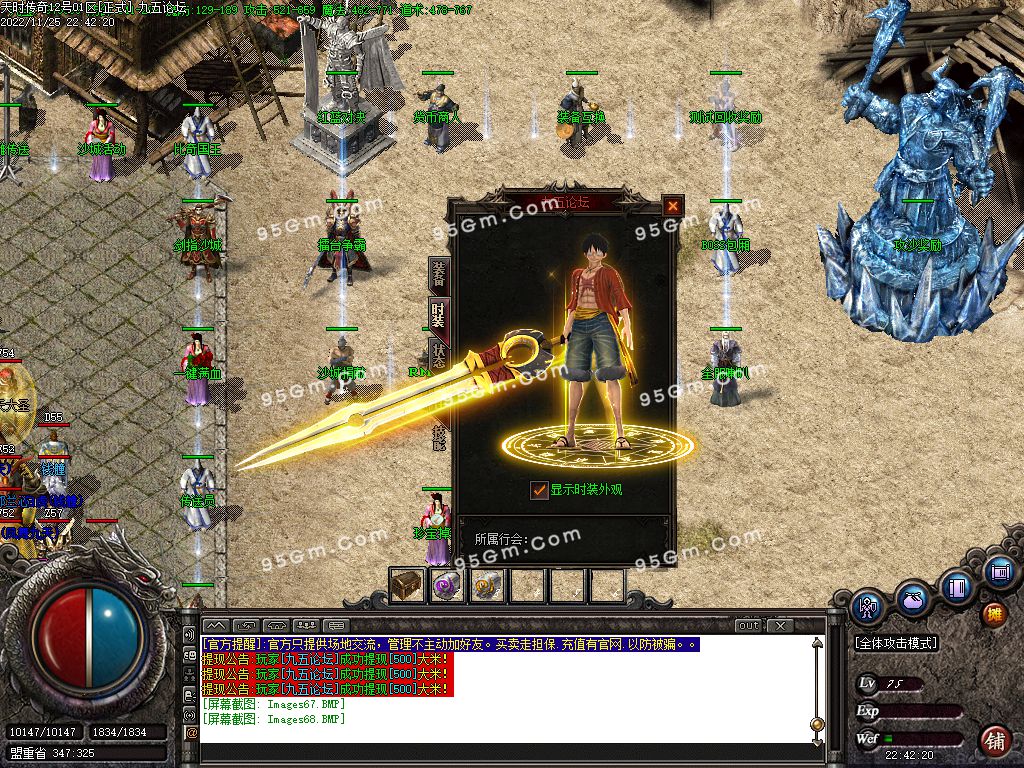Open the blue book round icon
This screenshot has width=1024, height=768.
coord(957,586)
